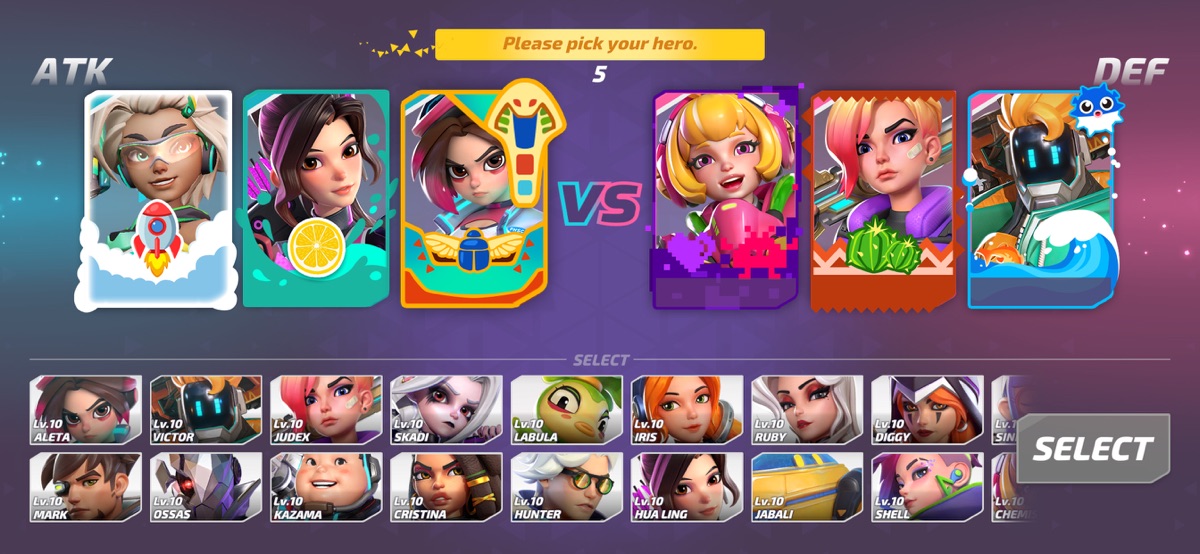Viewport: 1200px width, 554px height.
Task: Choose the Labula hero tile
Action: (566, 410)
